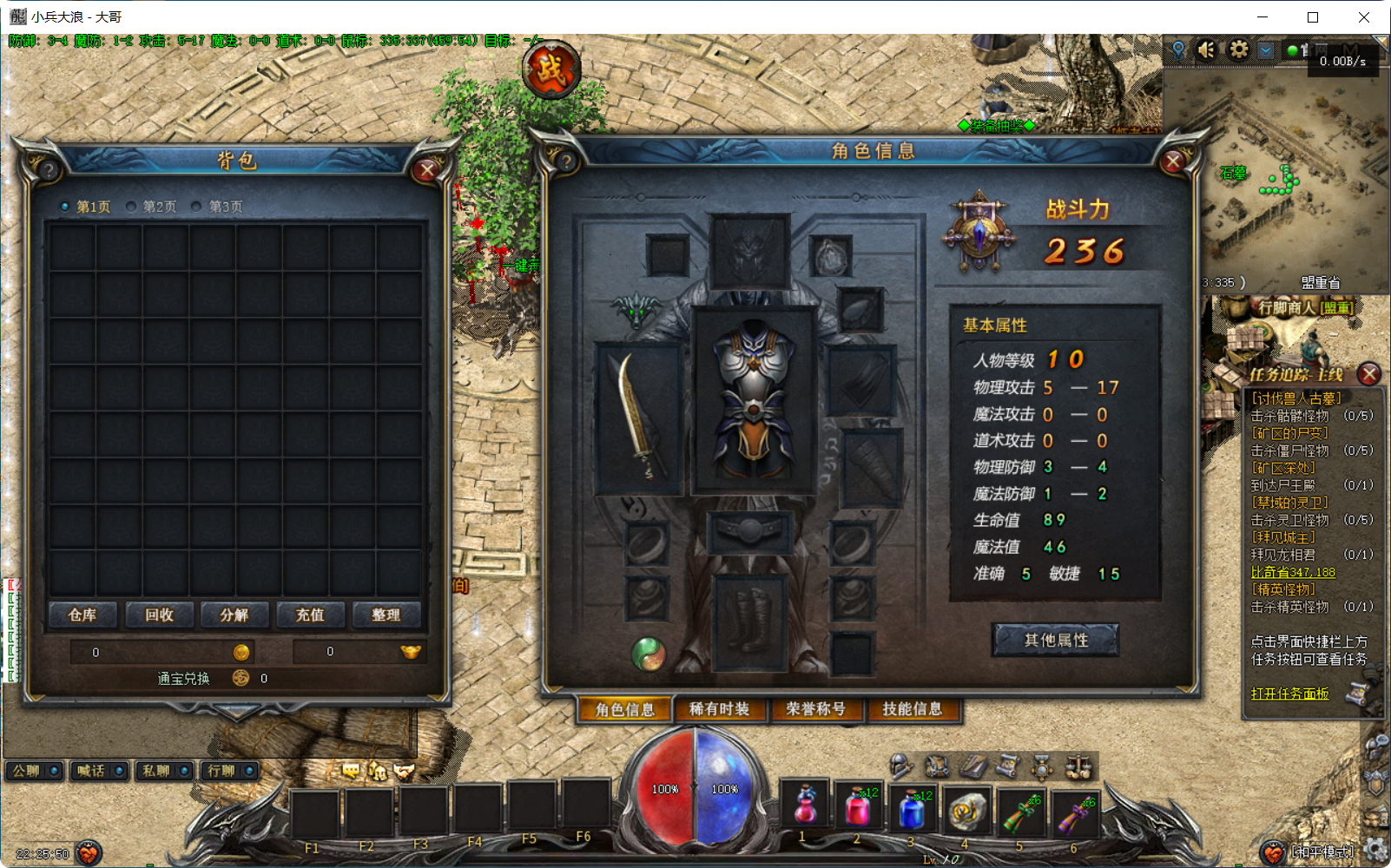Viewport: 1391px width, 868px height.
Task: Open the 充值 recharge screen
Action: pyautogui.click(x=310, y=615)
